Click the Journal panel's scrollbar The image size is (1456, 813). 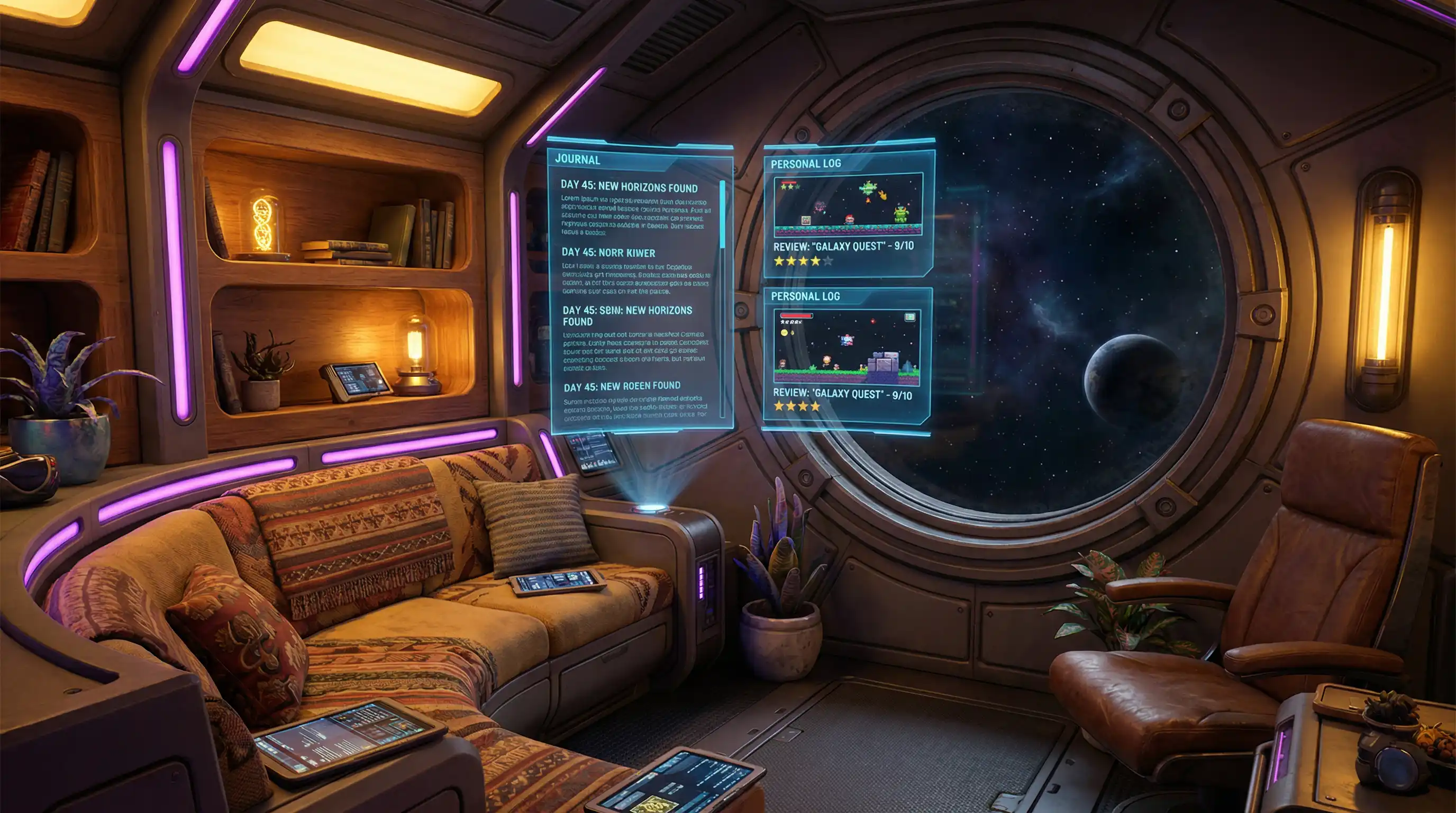click(x=722, y=215)
